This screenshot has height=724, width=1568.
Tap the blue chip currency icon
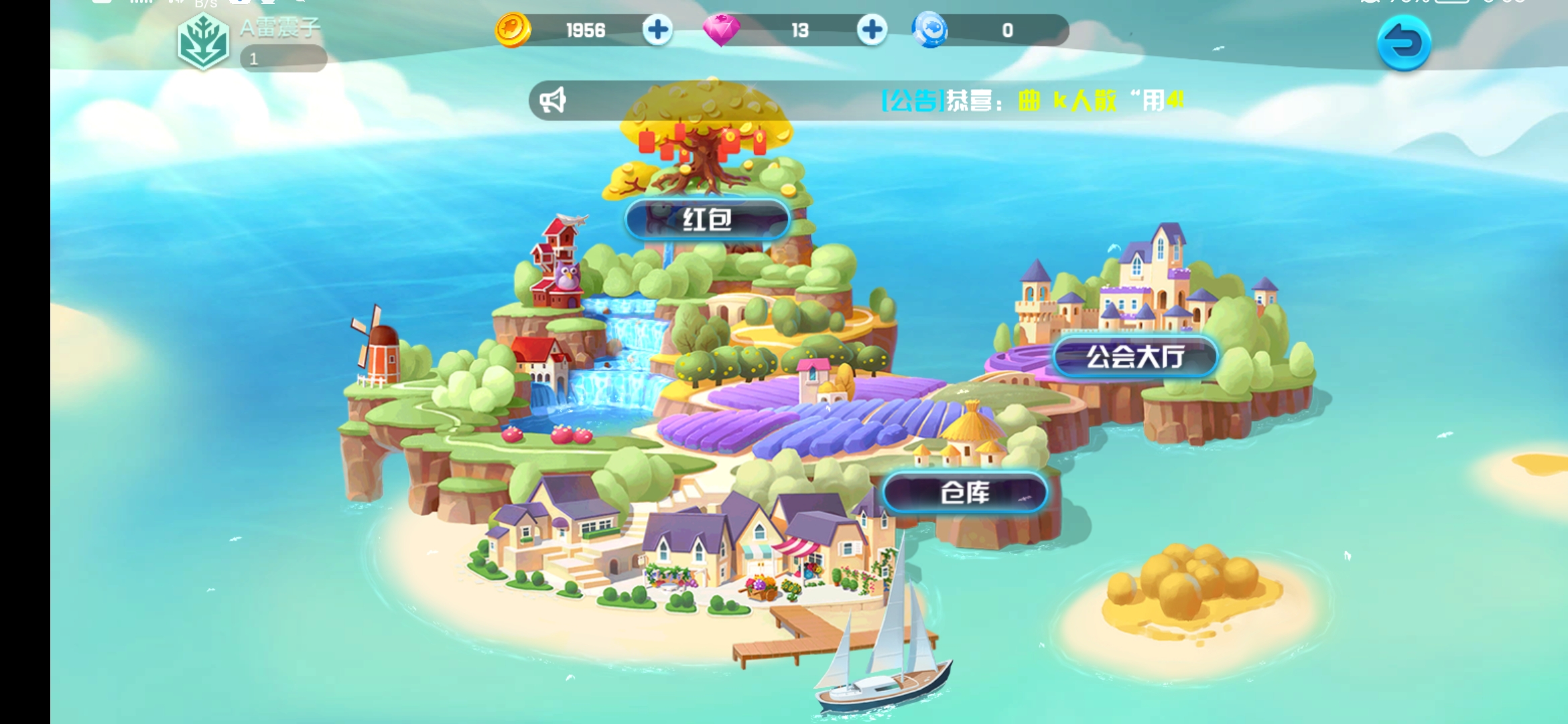[929, 30]
